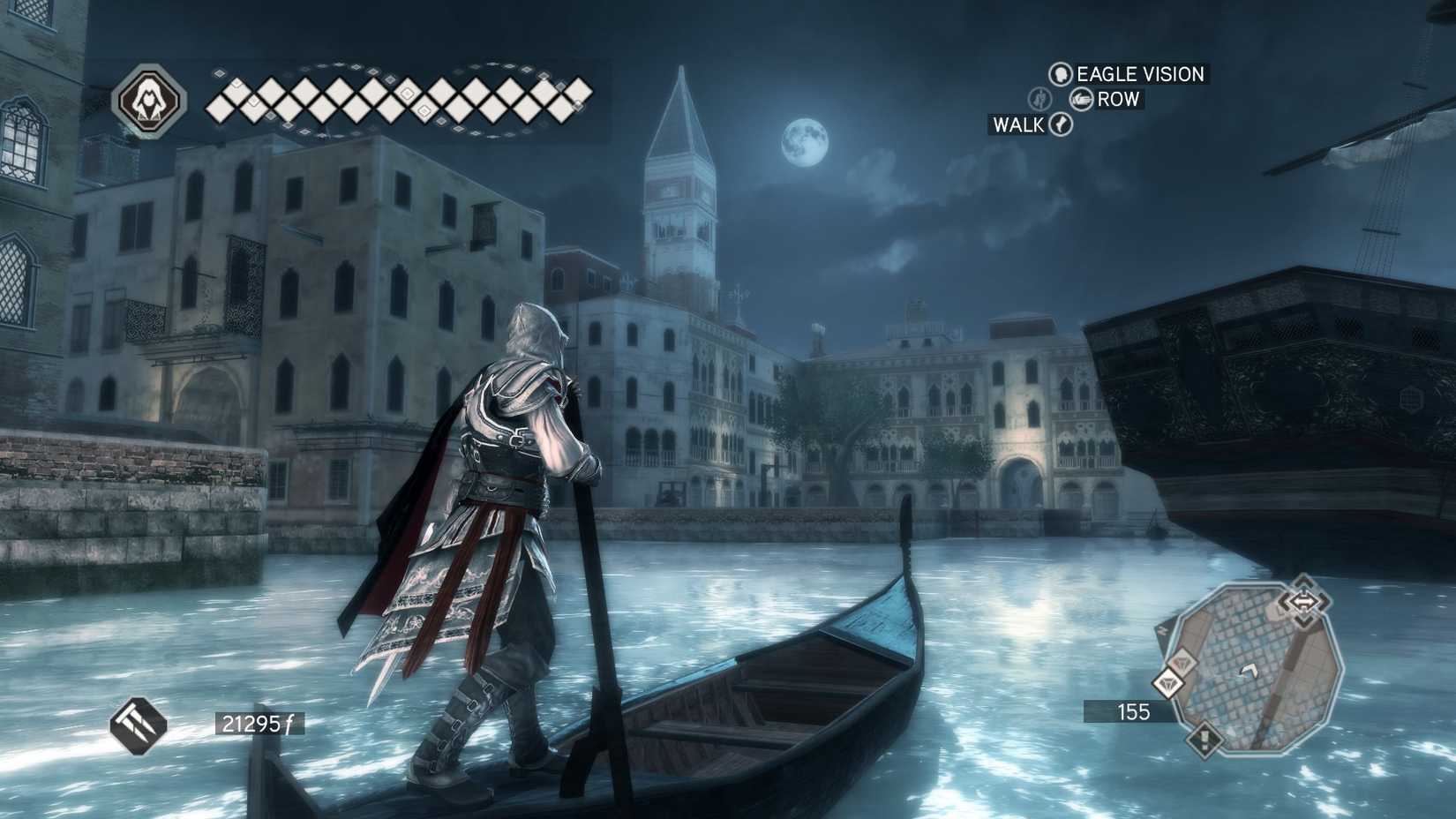
Task: Click the Walk foot icon
Action: [1062, 125]
